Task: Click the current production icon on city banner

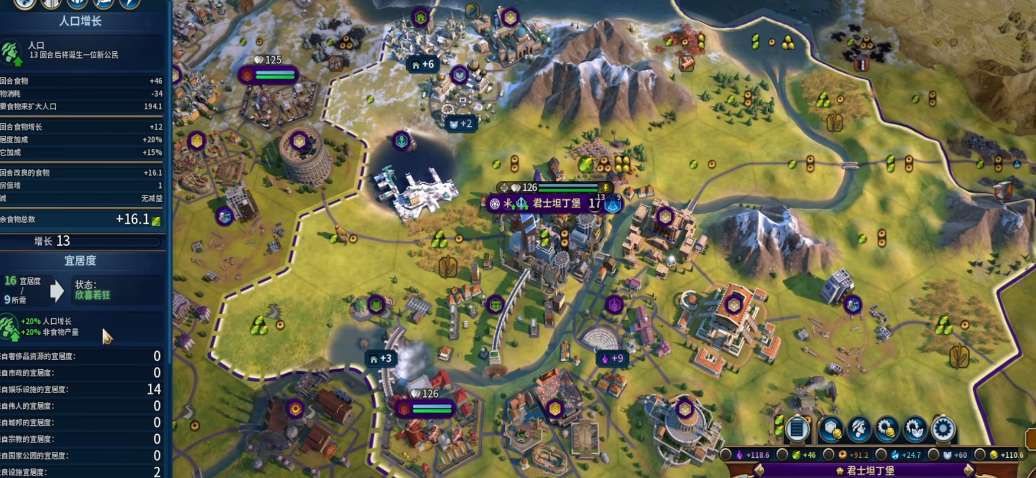Action: point(612,203)
